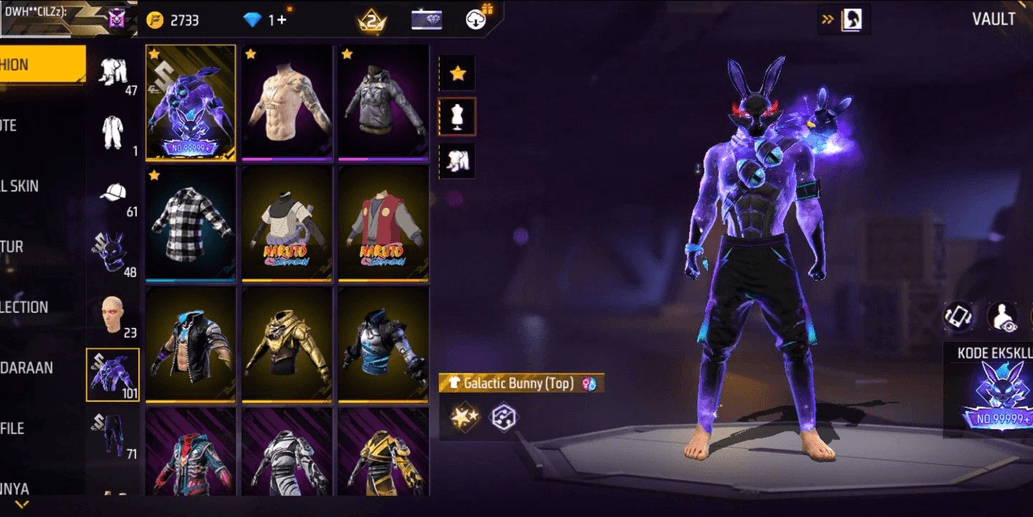Screen dimensions: 1033x517
Task: Choose the black and white plaid shirt
Action: tap(190, 224)
